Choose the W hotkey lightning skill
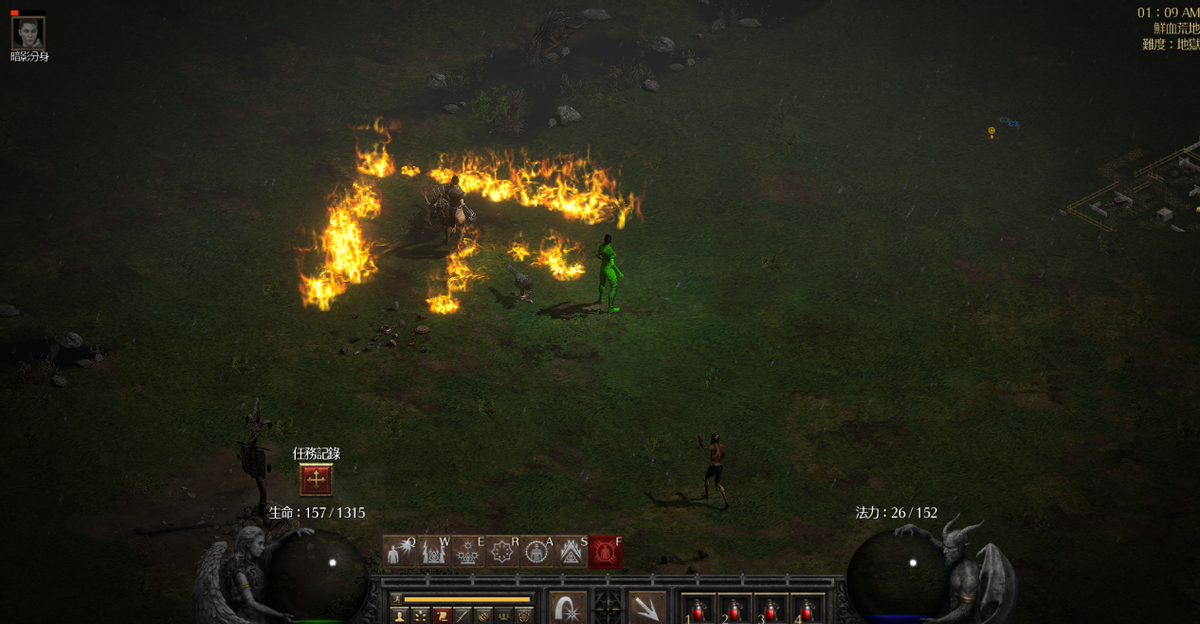The width and height of the screenshot is (1200, 624). [433, 551]
